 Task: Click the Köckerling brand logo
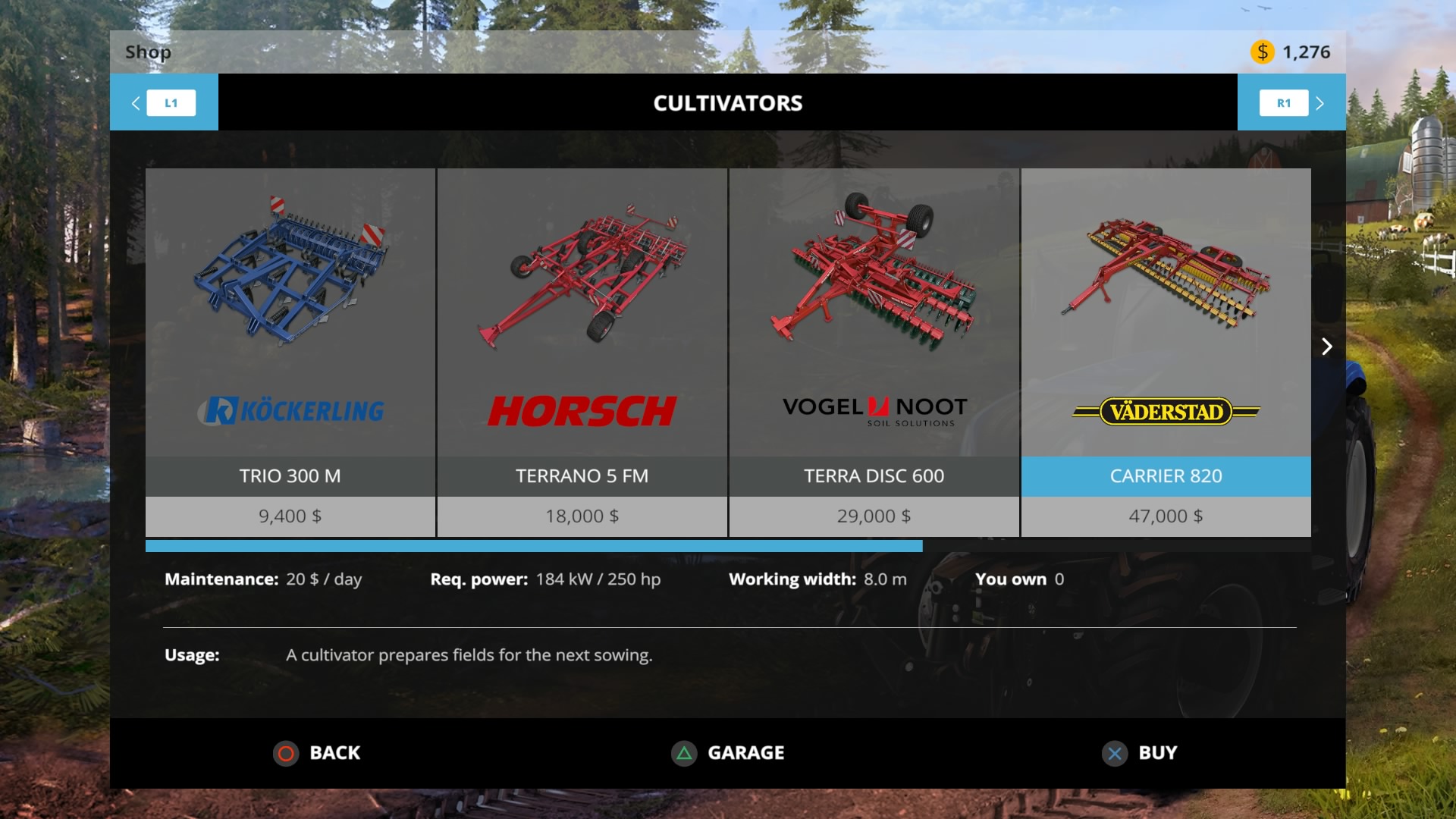pyautogui.click(x=290, y=409)
